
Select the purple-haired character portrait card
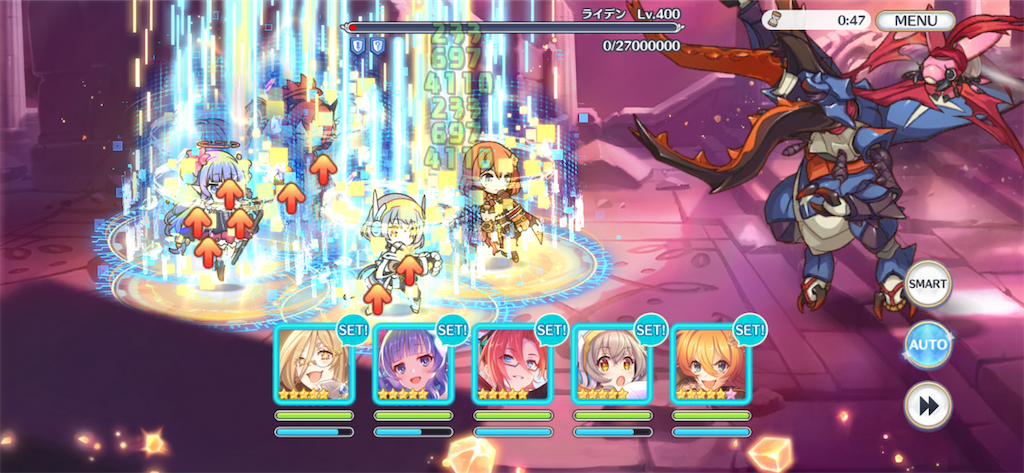tap(412, 365)
